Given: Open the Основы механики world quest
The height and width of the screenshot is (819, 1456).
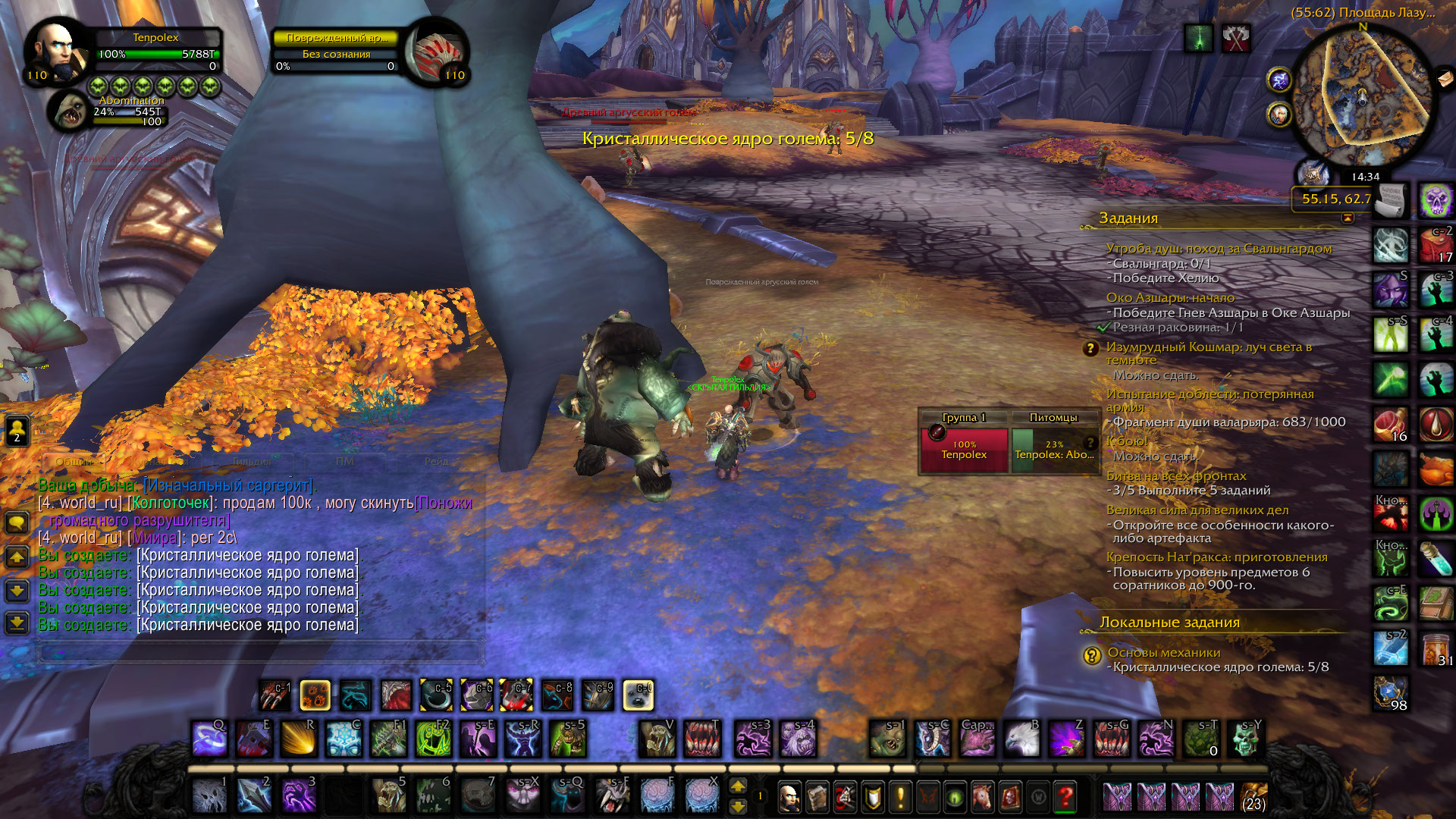Looking at the screenshot, I should coord(1163,653).
